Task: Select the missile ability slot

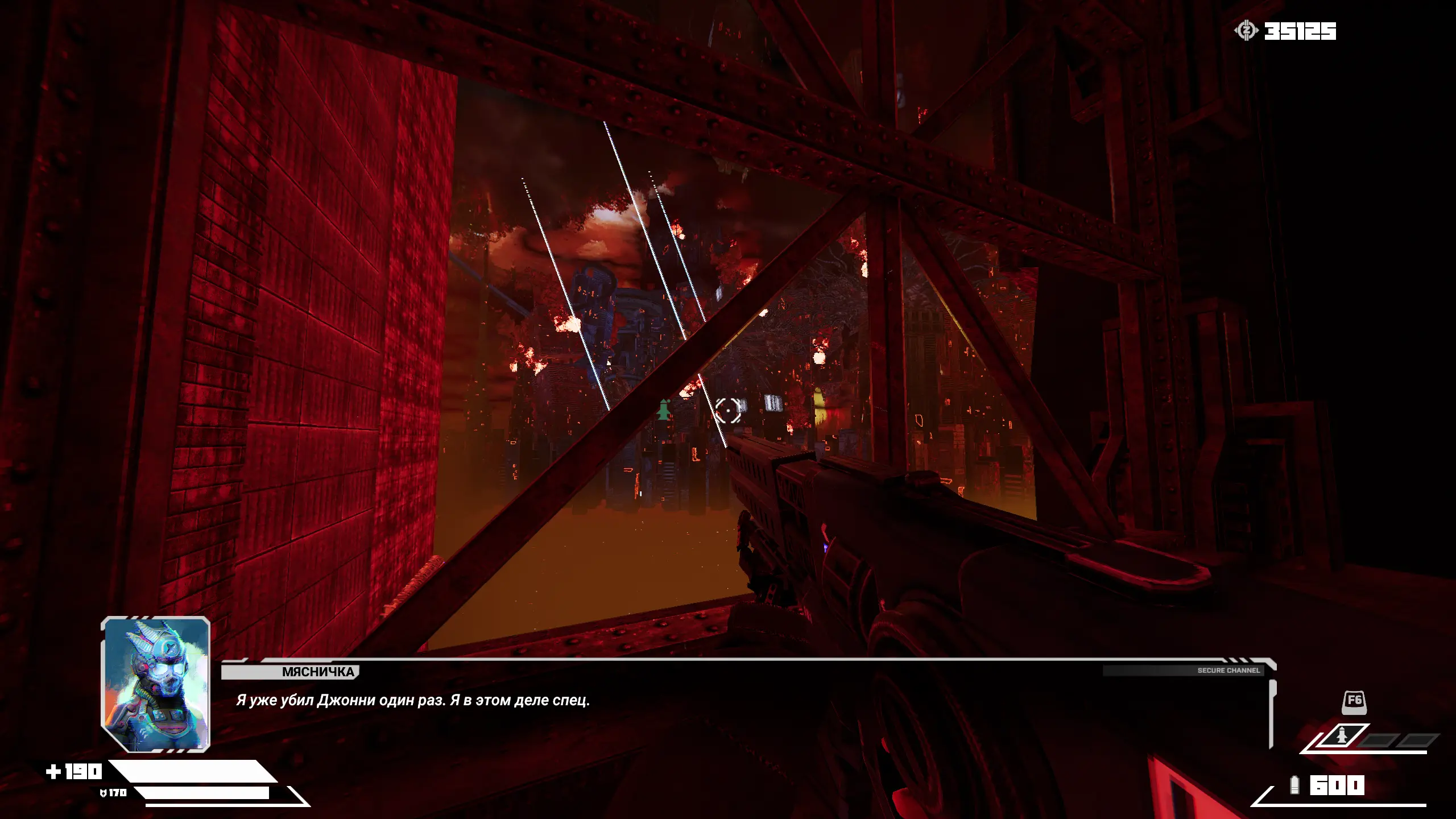Action: (1342, 737)
